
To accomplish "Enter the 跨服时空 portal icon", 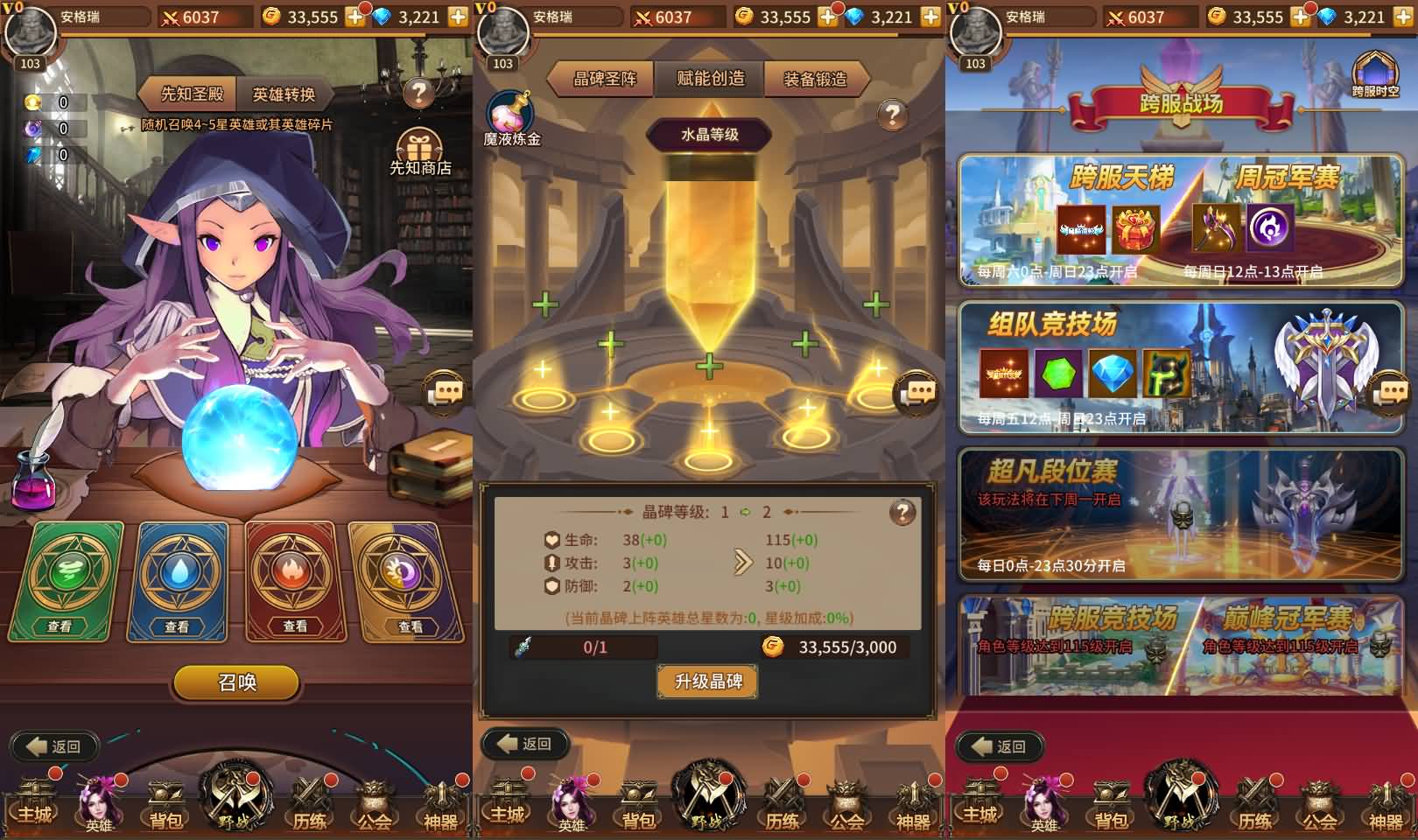I will 1375,73.
